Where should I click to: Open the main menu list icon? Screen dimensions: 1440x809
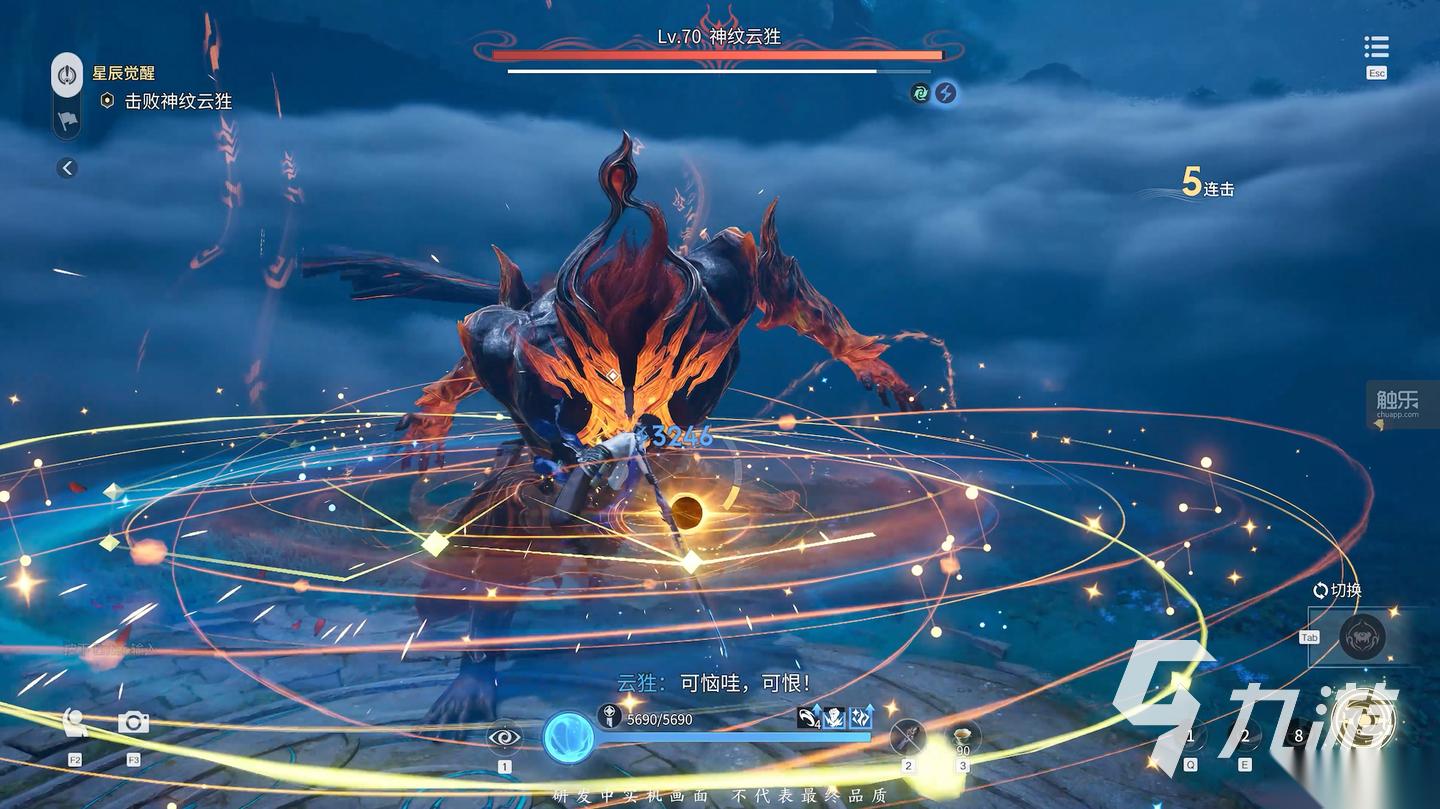1376,47
